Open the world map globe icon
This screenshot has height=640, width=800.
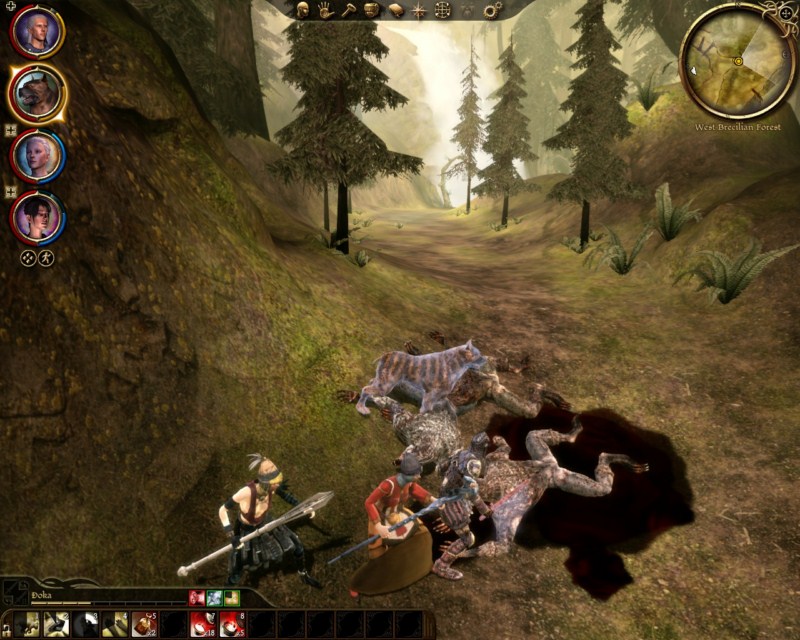click(442, 10)
